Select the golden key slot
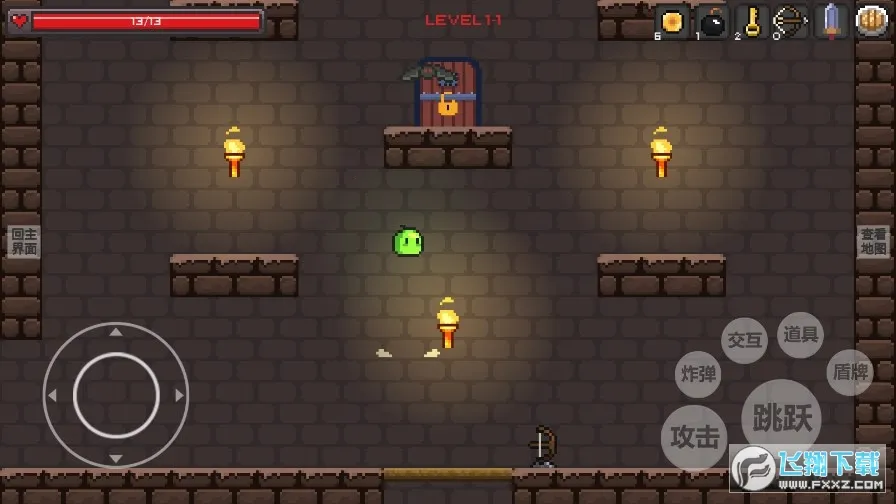The height and width of the screenshot is (504, 896). 751,22
